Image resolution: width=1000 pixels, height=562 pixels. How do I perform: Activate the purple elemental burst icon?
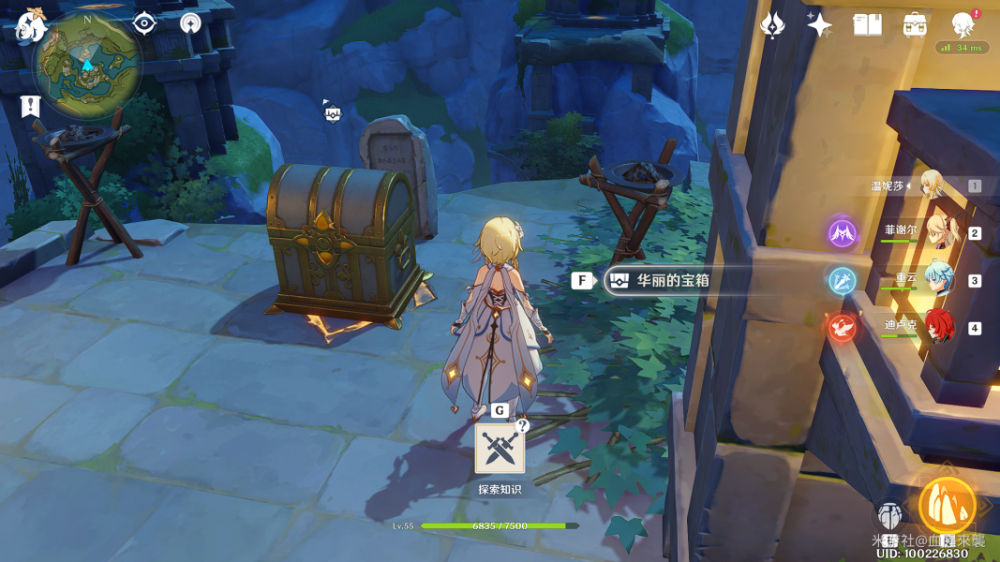[x=842, y=233]
